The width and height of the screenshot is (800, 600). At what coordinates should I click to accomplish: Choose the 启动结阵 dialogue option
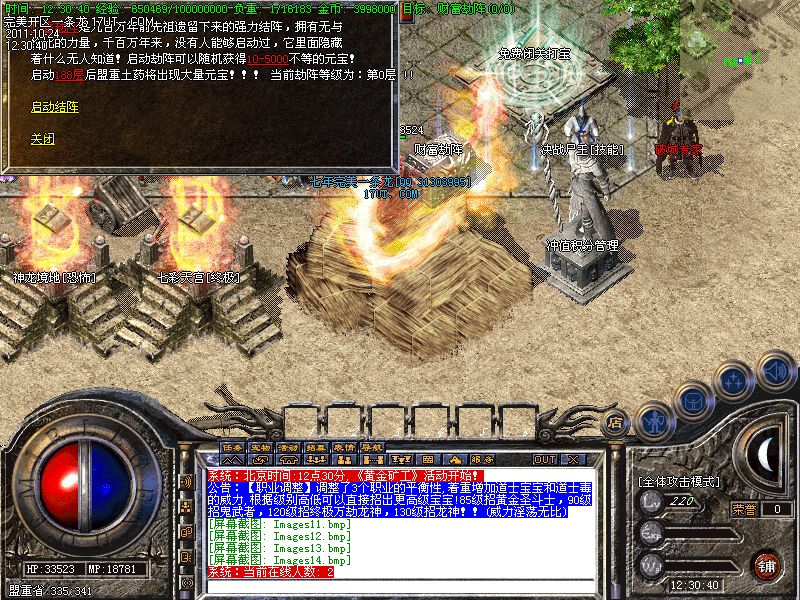coord(55,106)
